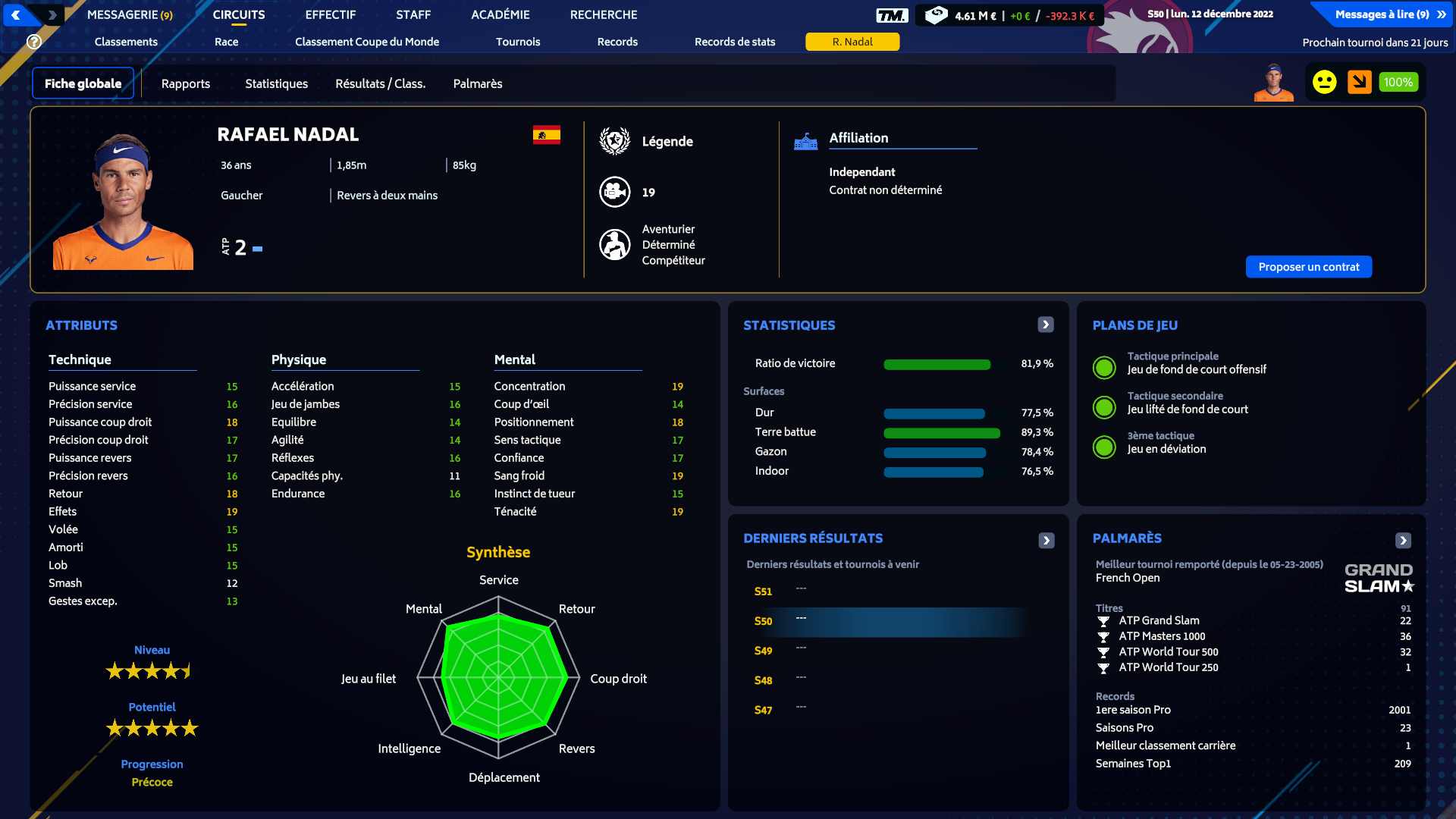Open the Statistiques tab
The image size is (1456, 819).
point(276,83)
